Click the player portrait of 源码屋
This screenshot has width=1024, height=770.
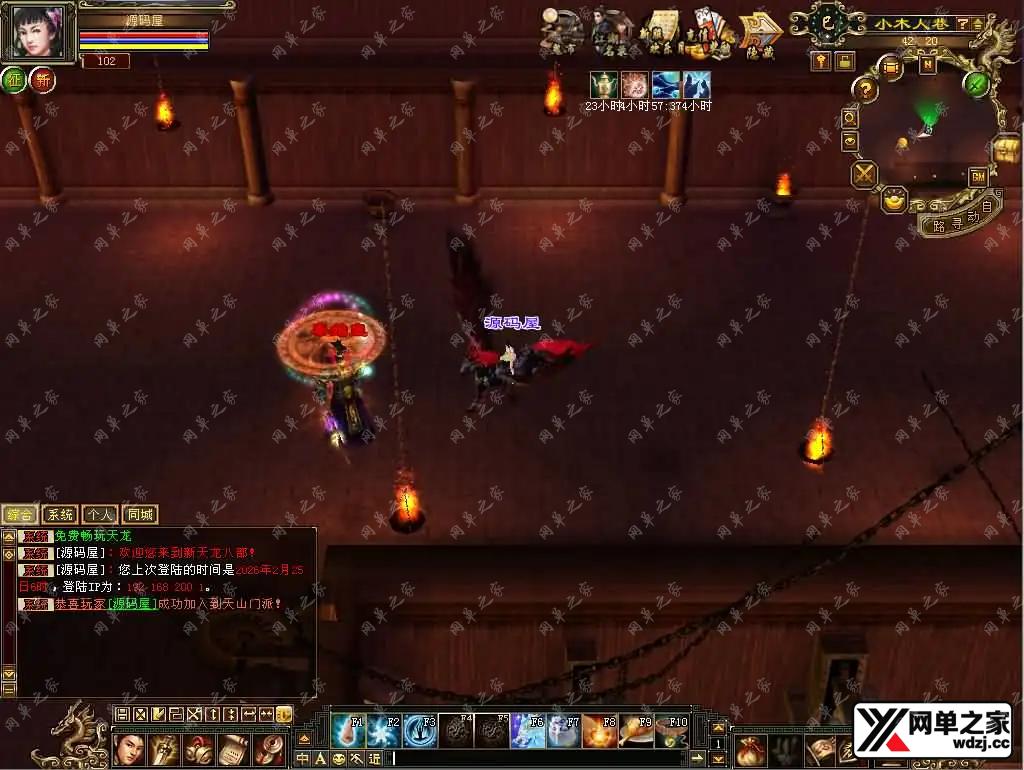tap(38, 30)
